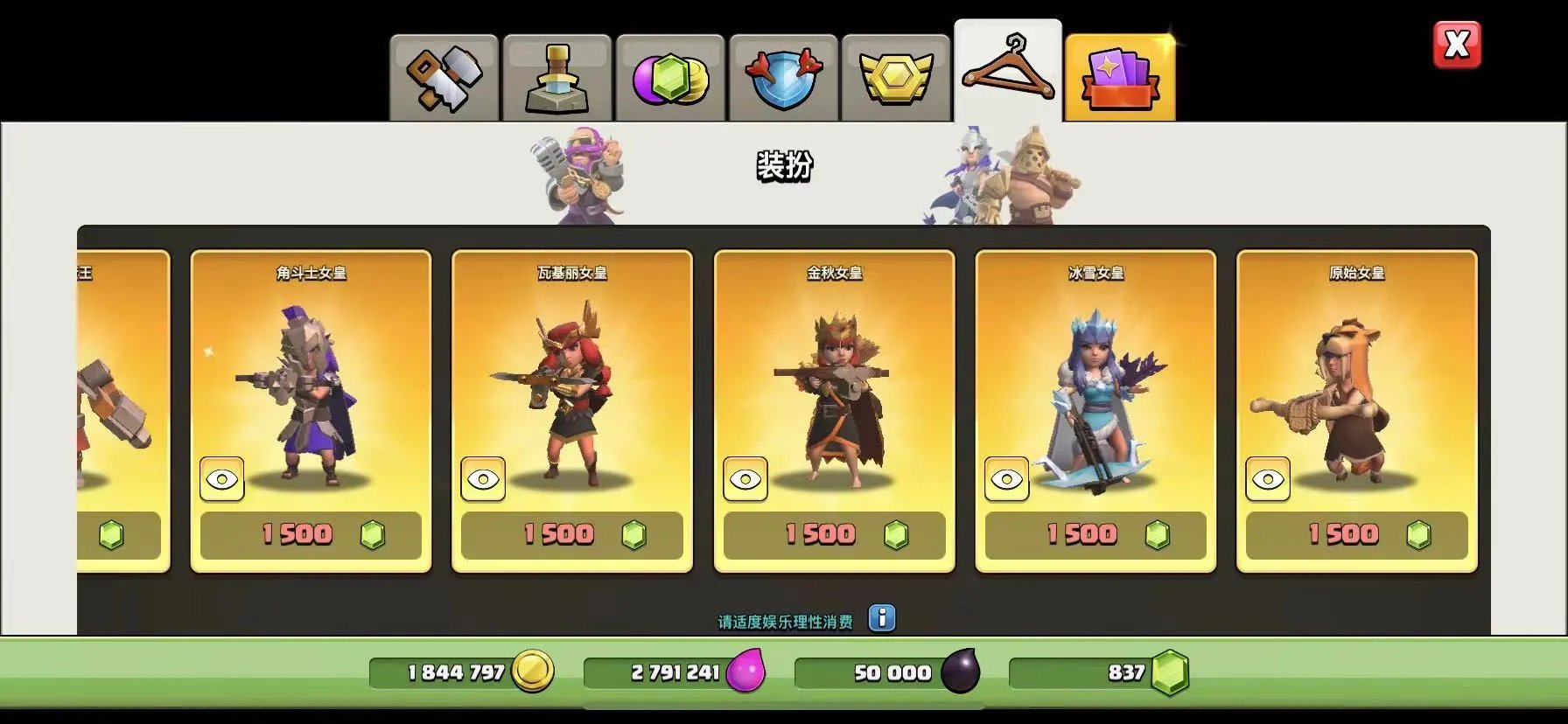
Task: Preview the 金秋女皇 skin with eye button
Action: (x=745, y=479)
